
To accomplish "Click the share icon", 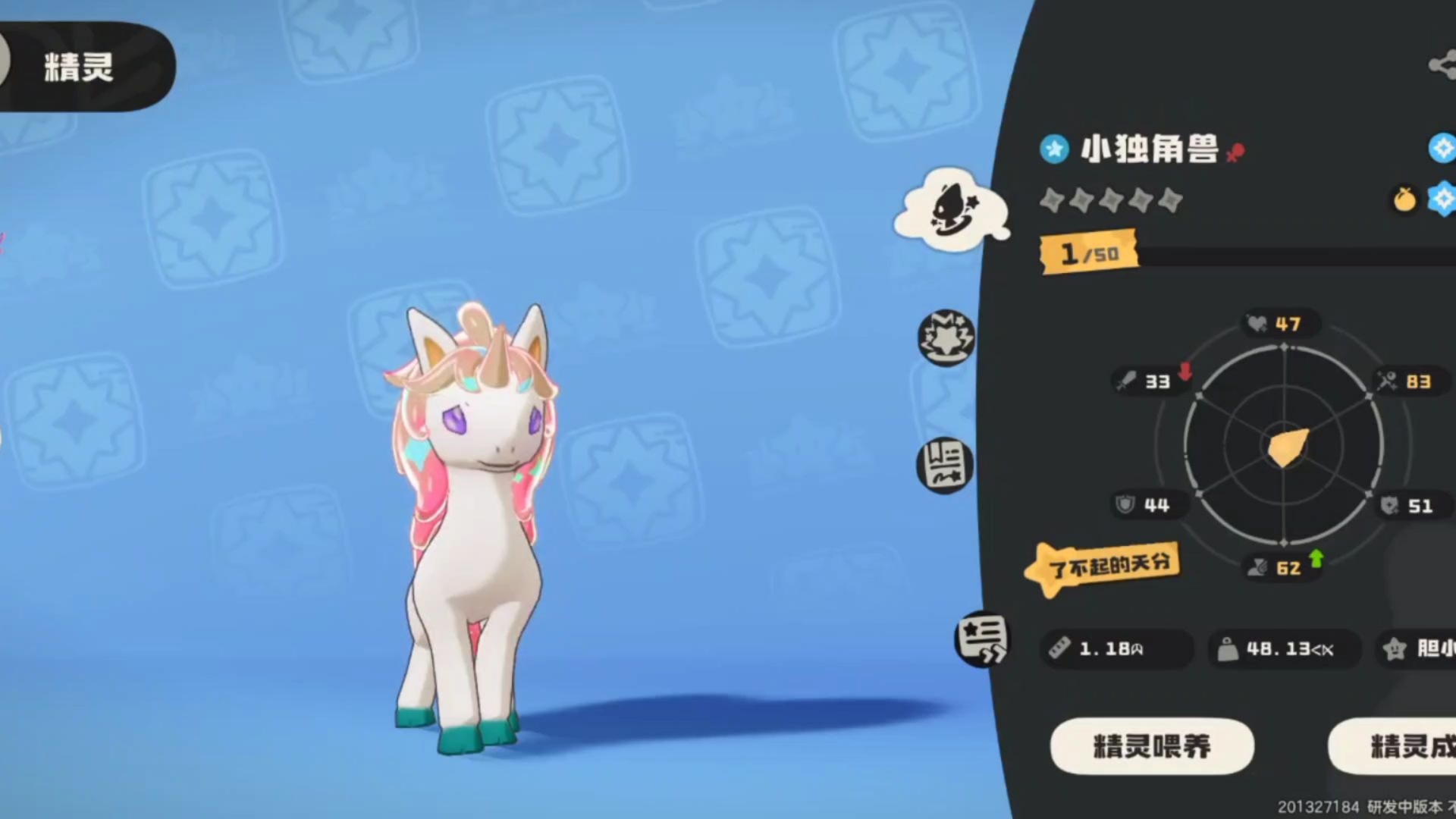I will [x=1442, y=65].
